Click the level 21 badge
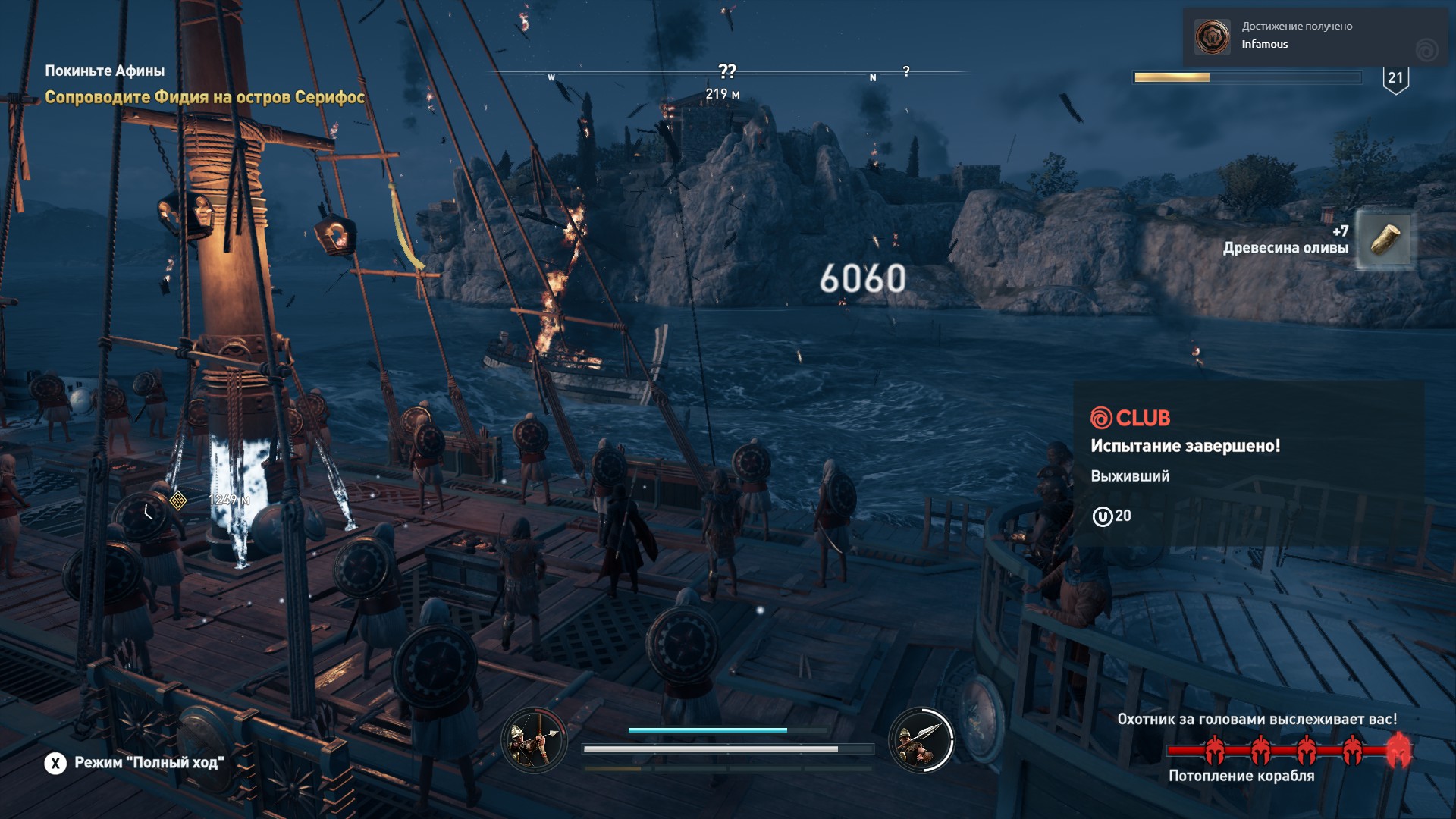The image size is (1456, 819). 1395,79
